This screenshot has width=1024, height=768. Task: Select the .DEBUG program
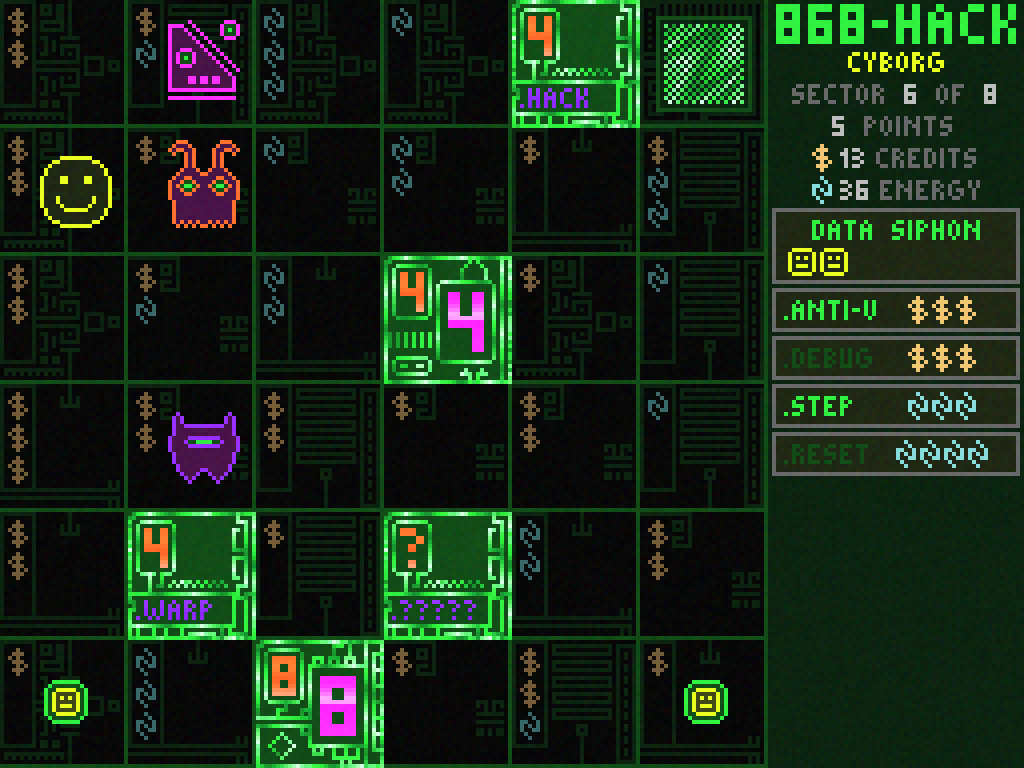pos(895,358)
